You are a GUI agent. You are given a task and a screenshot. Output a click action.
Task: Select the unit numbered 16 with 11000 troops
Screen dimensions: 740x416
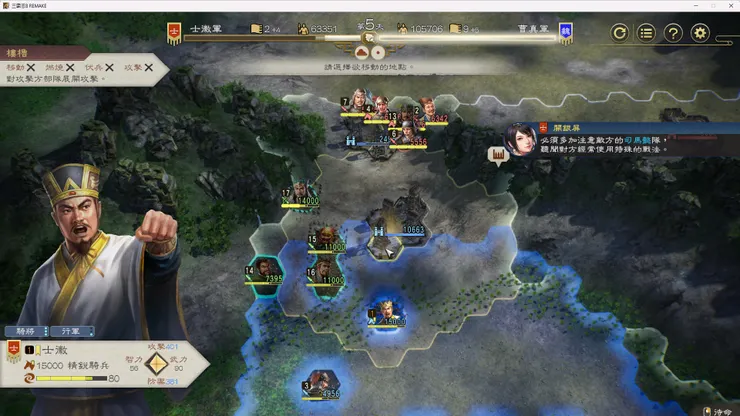[326, 272]
